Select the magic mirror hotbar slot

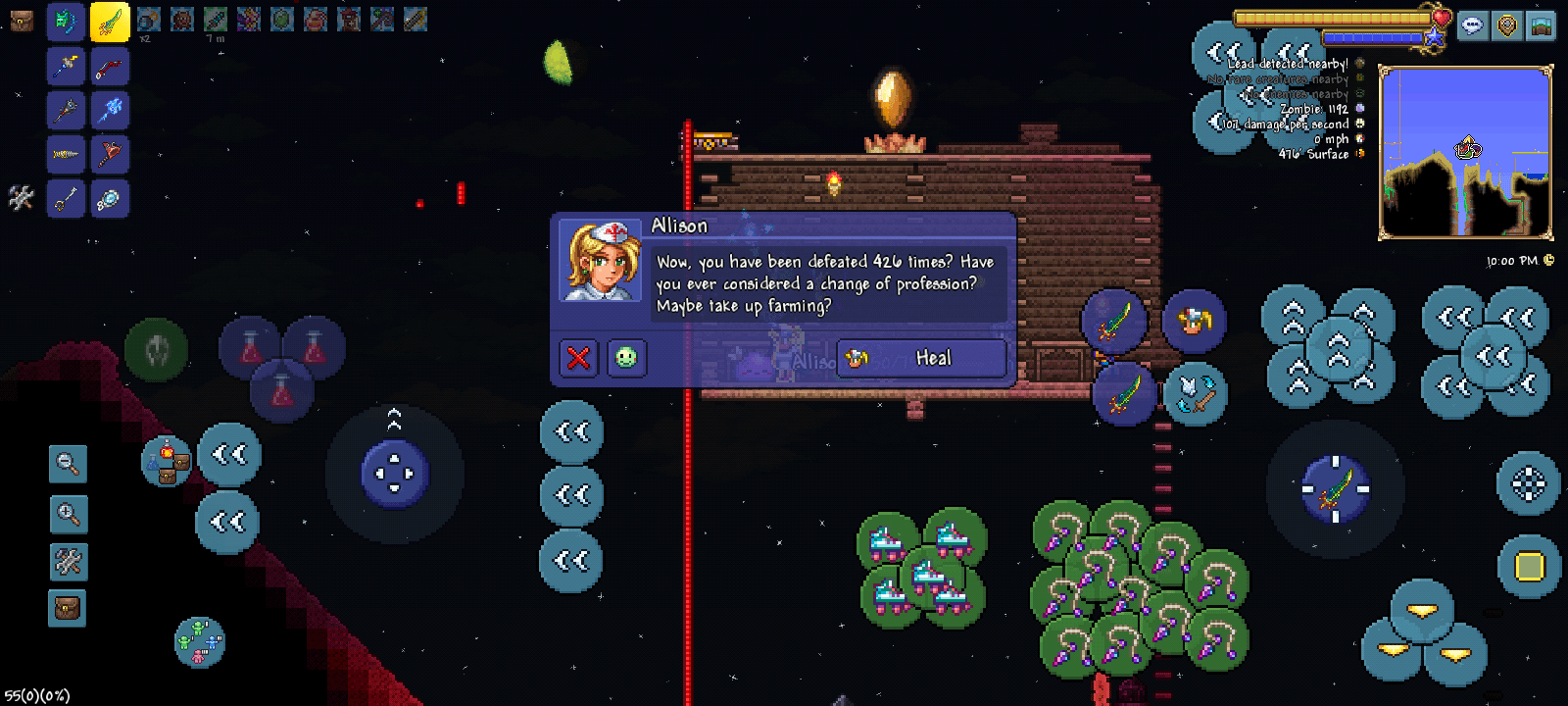pyautogui.click(x=110, y=199)
